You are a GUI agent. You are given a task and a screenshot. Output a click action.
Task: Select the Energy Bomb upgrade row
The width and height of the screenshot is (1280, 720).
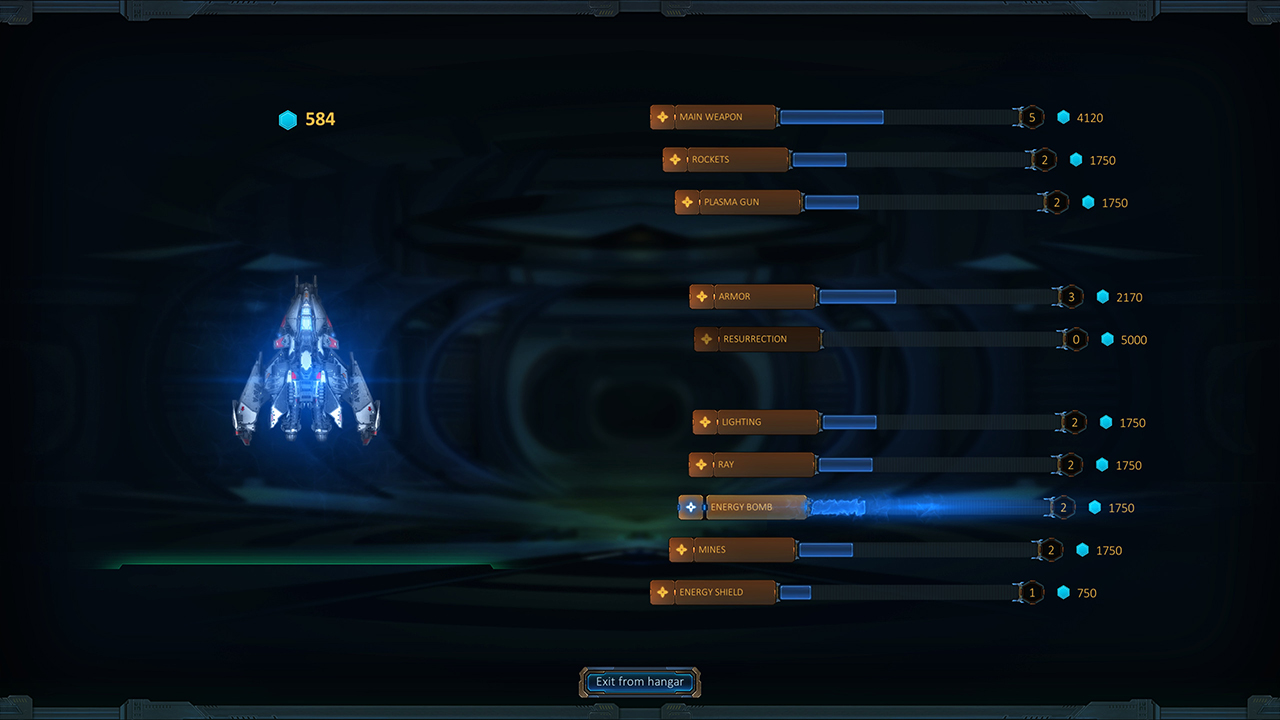(745, 507)
